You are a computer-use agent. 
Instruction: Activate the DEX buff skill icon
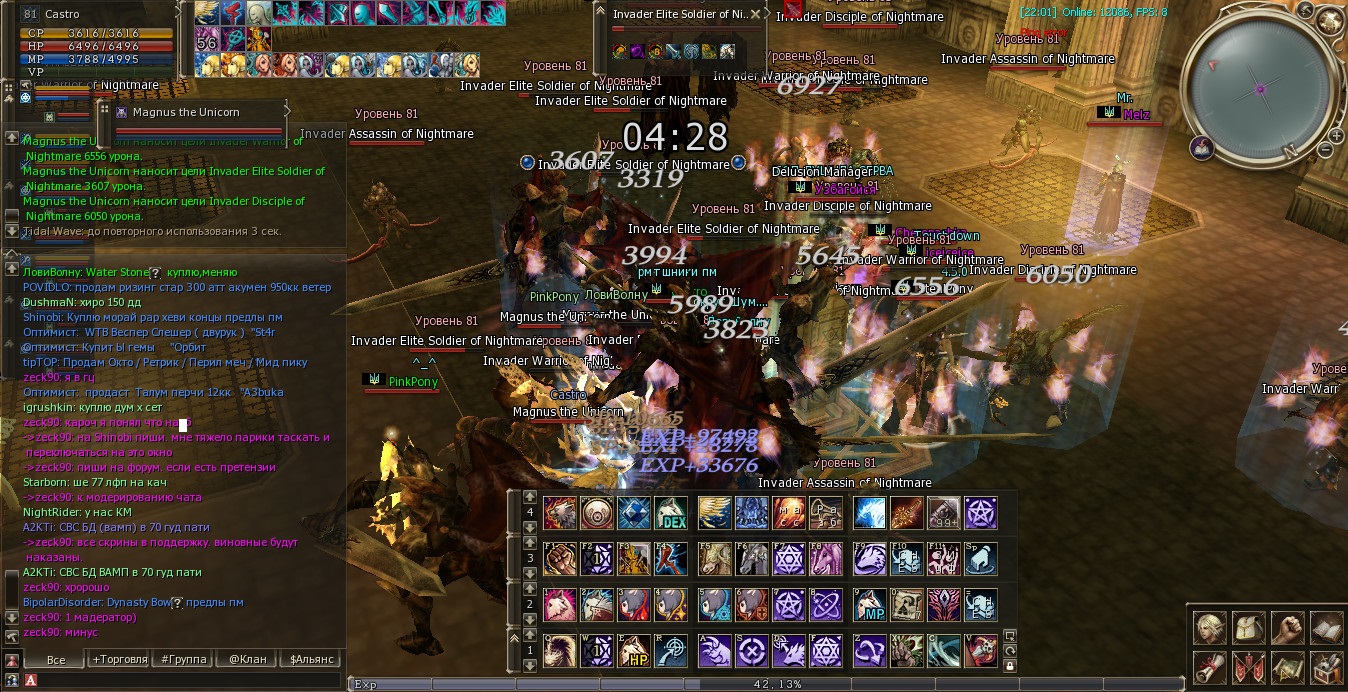pyautogui.click(x=671, y=514)
